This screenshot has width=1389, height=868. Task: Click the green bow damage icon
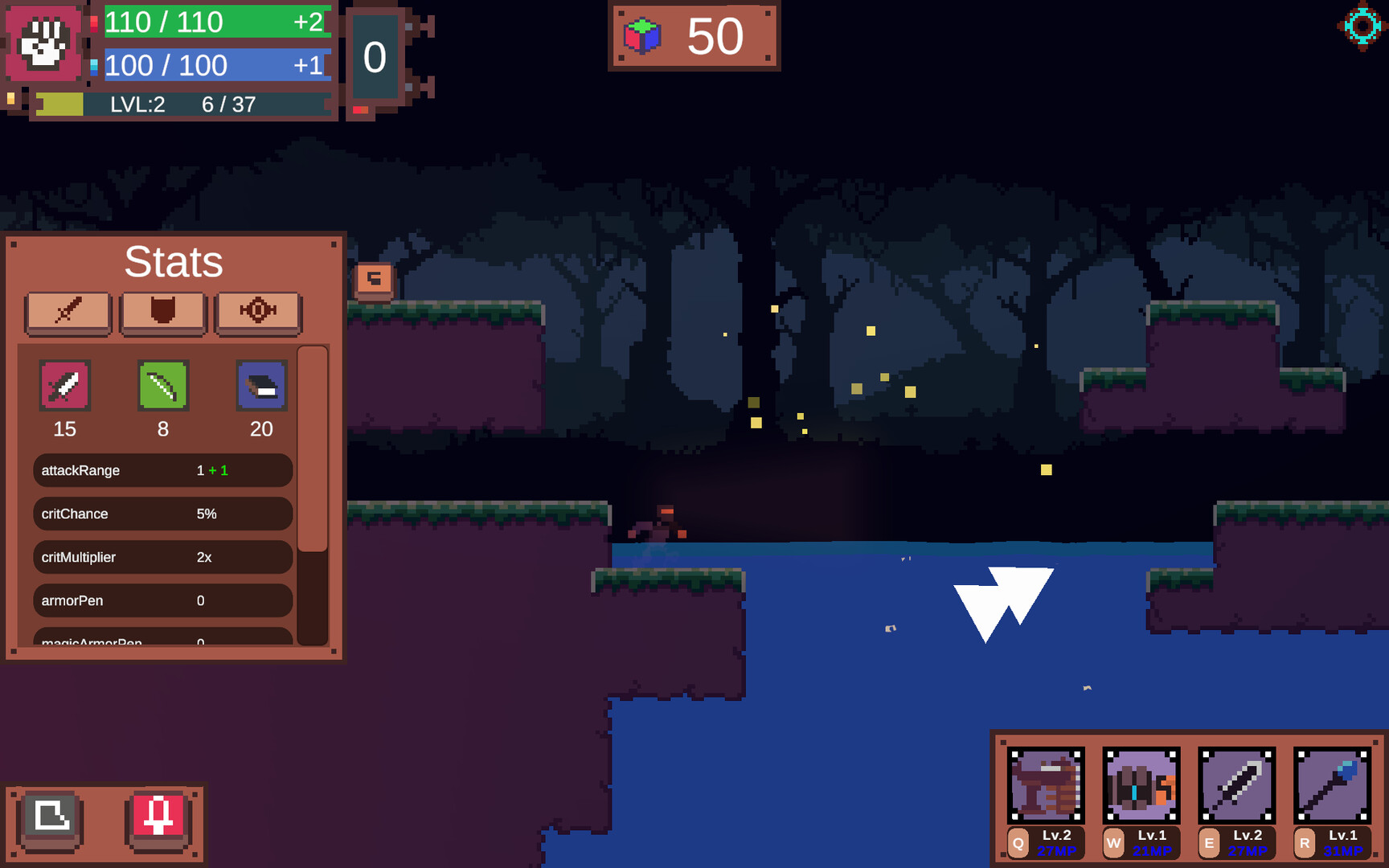[162, 386]
